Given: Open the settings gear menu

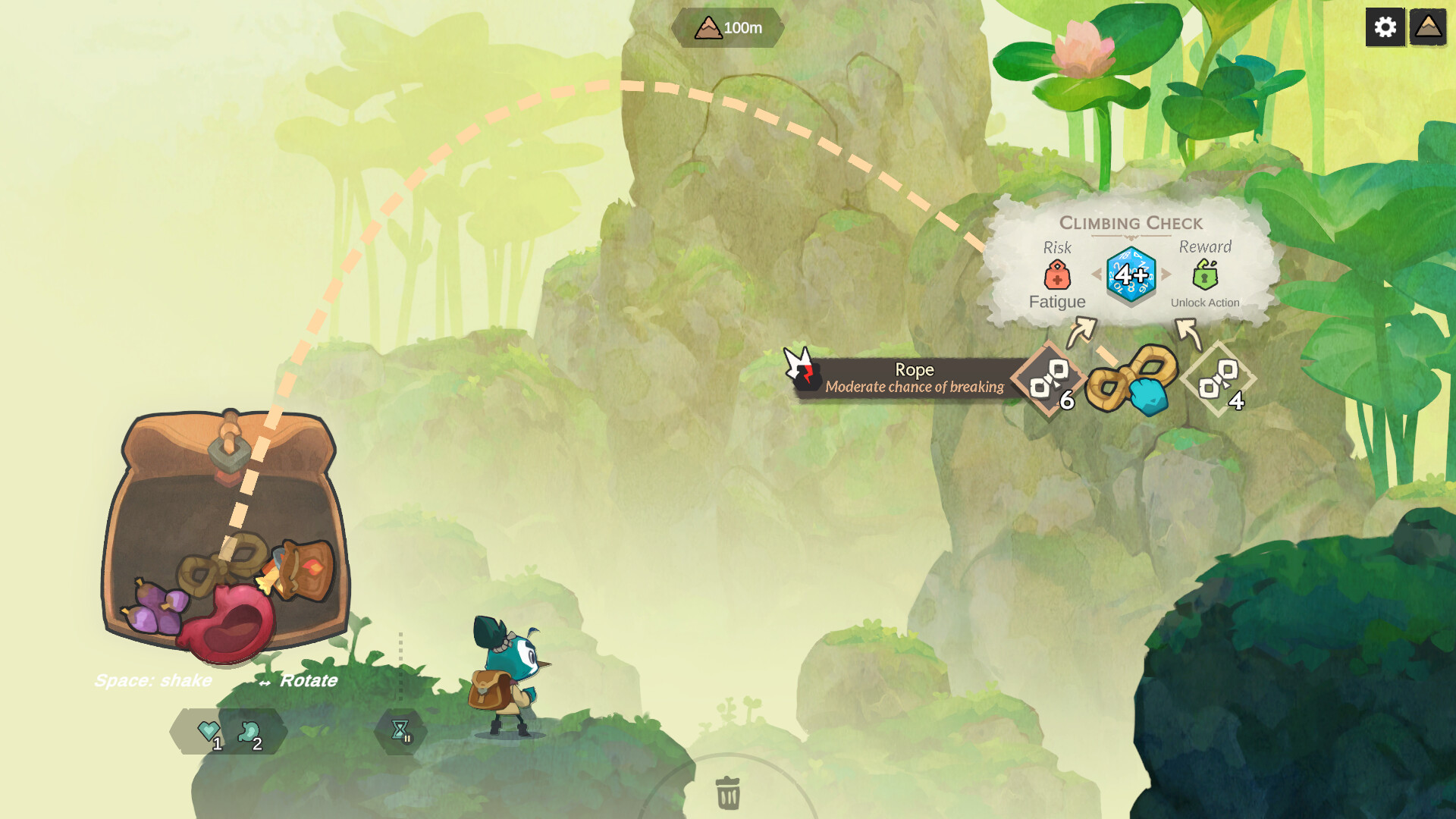Looking at the screenshot, I should (1385, 27).
